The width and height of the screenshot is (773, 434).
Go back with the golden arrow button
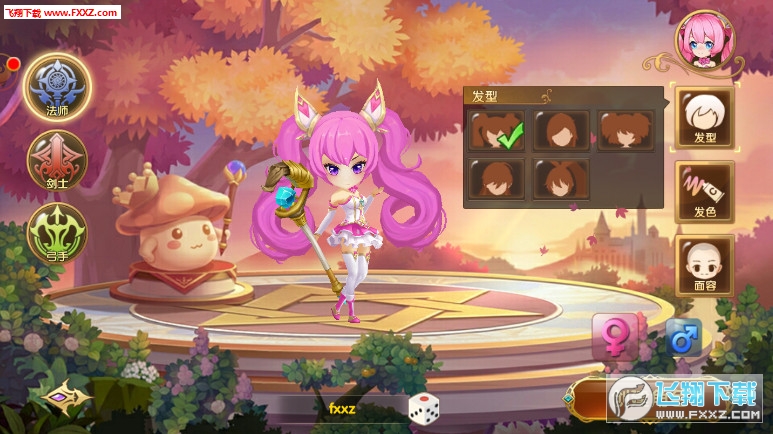(x=66, y=396)
